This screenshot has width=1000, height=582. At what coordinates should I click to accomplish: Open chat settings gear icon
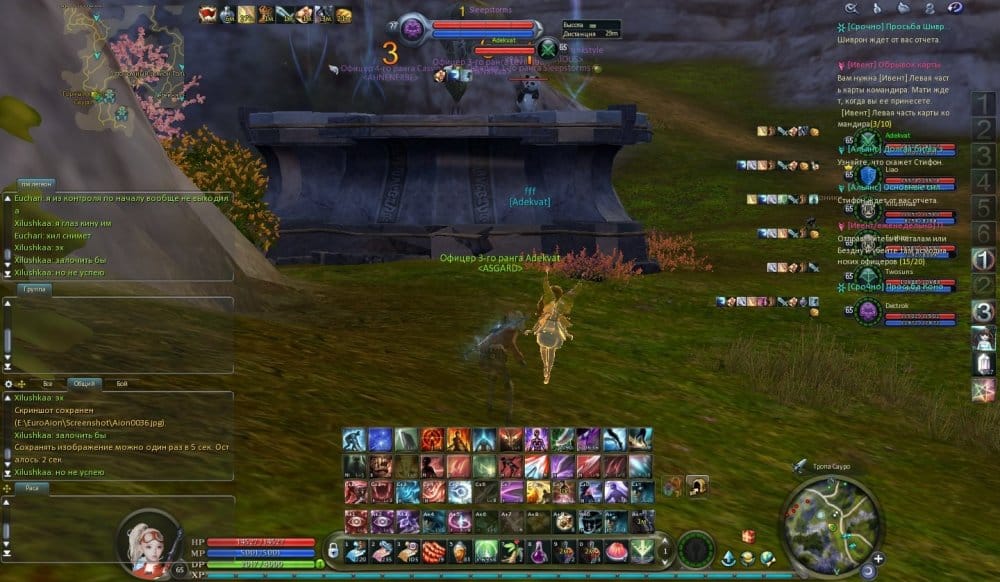click(9, 383)
